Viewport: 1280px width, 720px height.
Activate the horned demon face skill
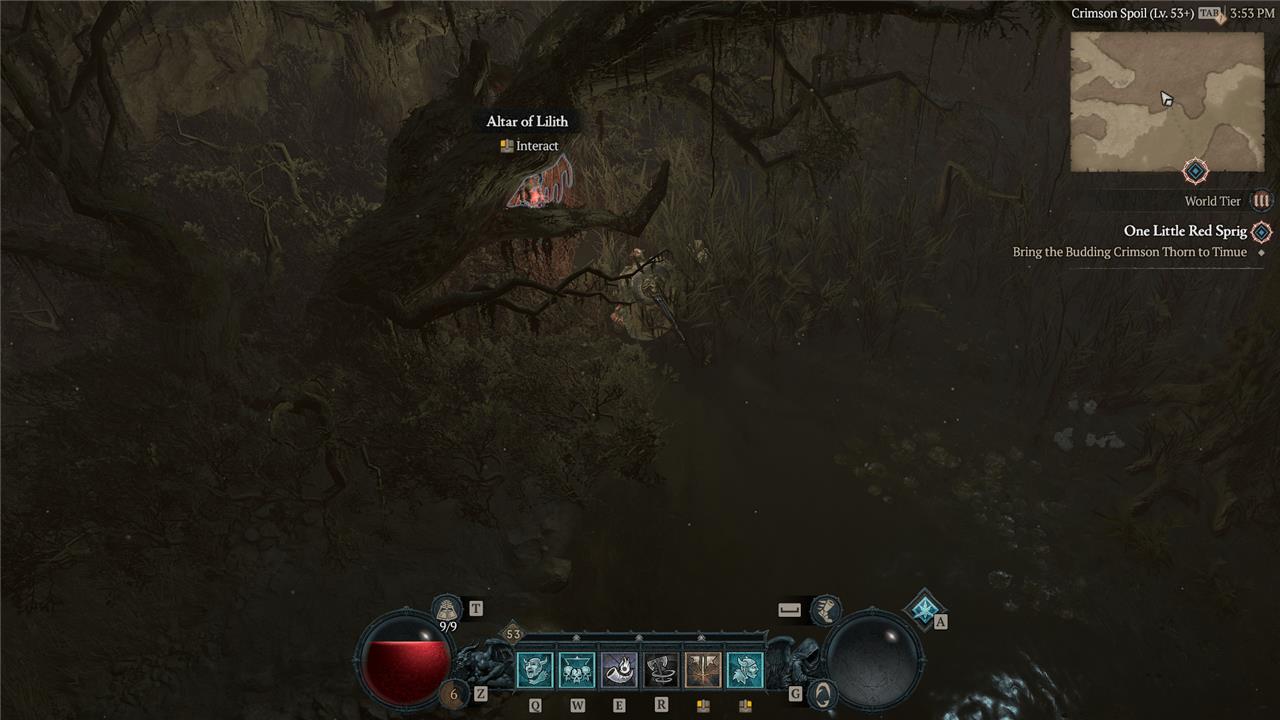click(534, 670)
